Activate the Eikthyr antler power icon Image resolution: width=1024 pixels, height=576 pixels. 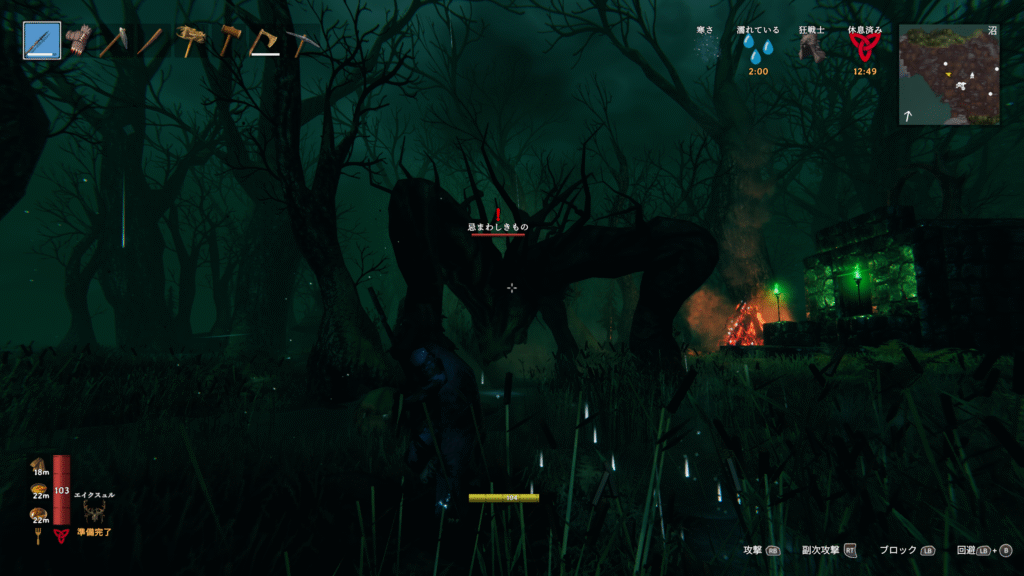(x=96, y=512)
